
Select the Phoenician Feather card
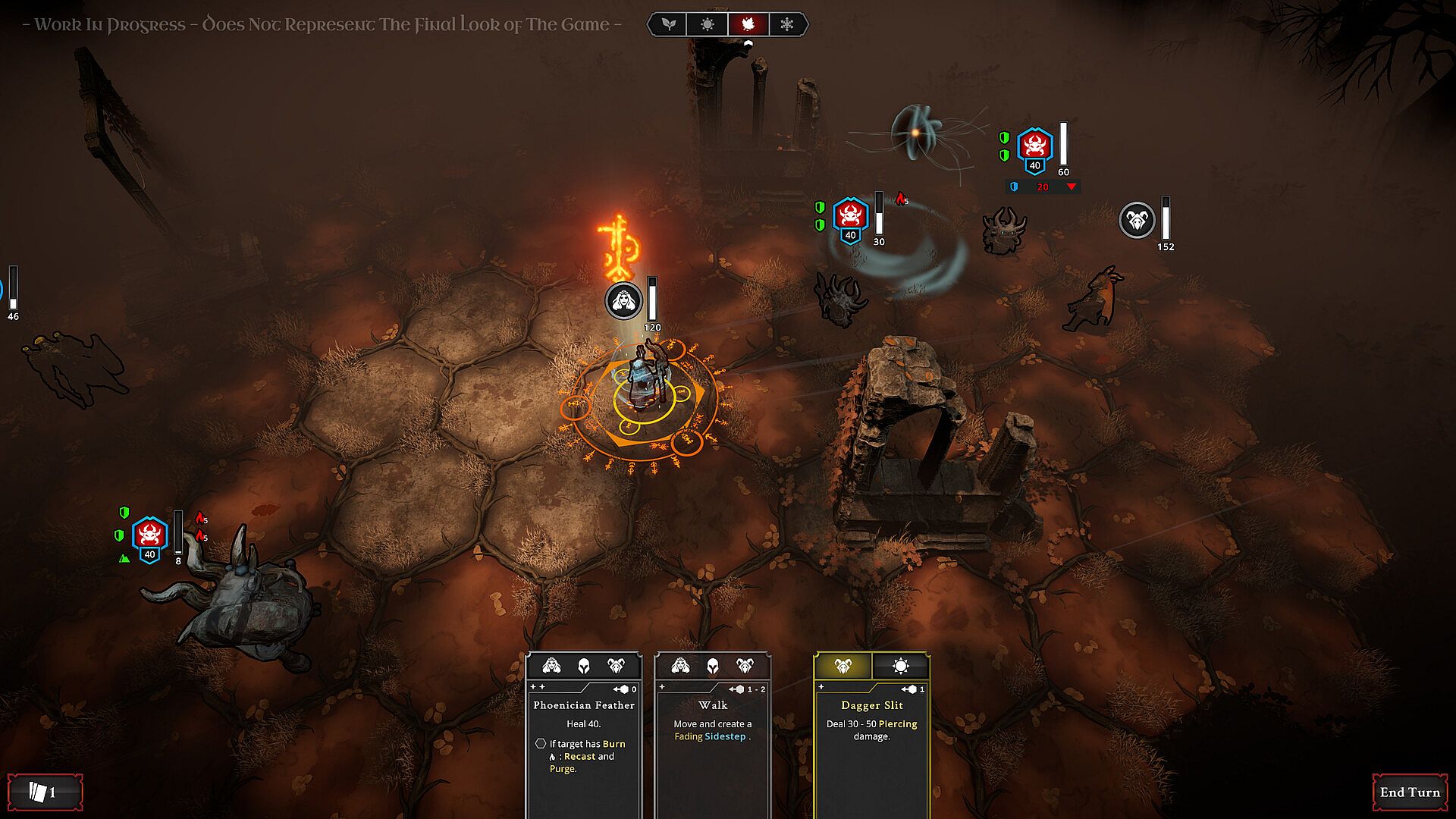click(x=583, y=736)
